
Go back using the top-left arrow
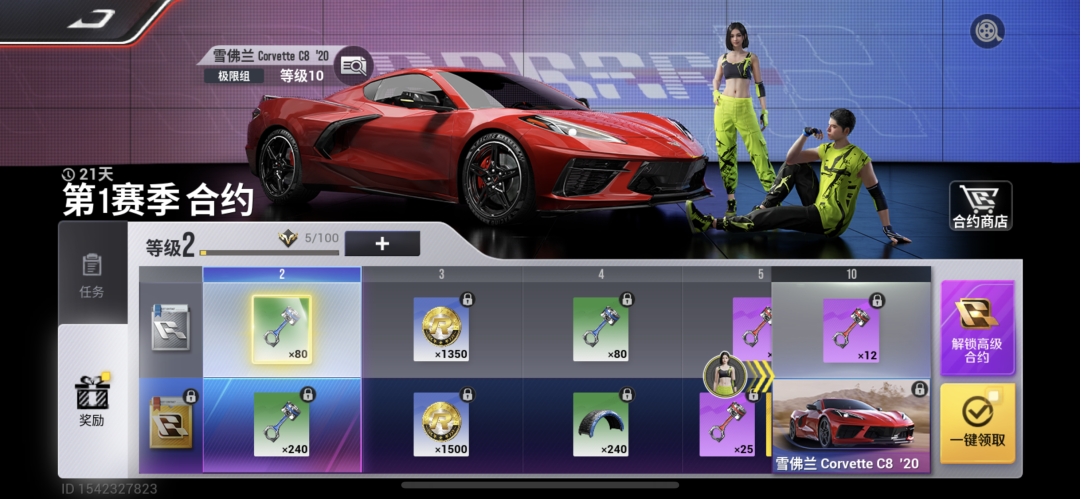(x=92, y=18)
